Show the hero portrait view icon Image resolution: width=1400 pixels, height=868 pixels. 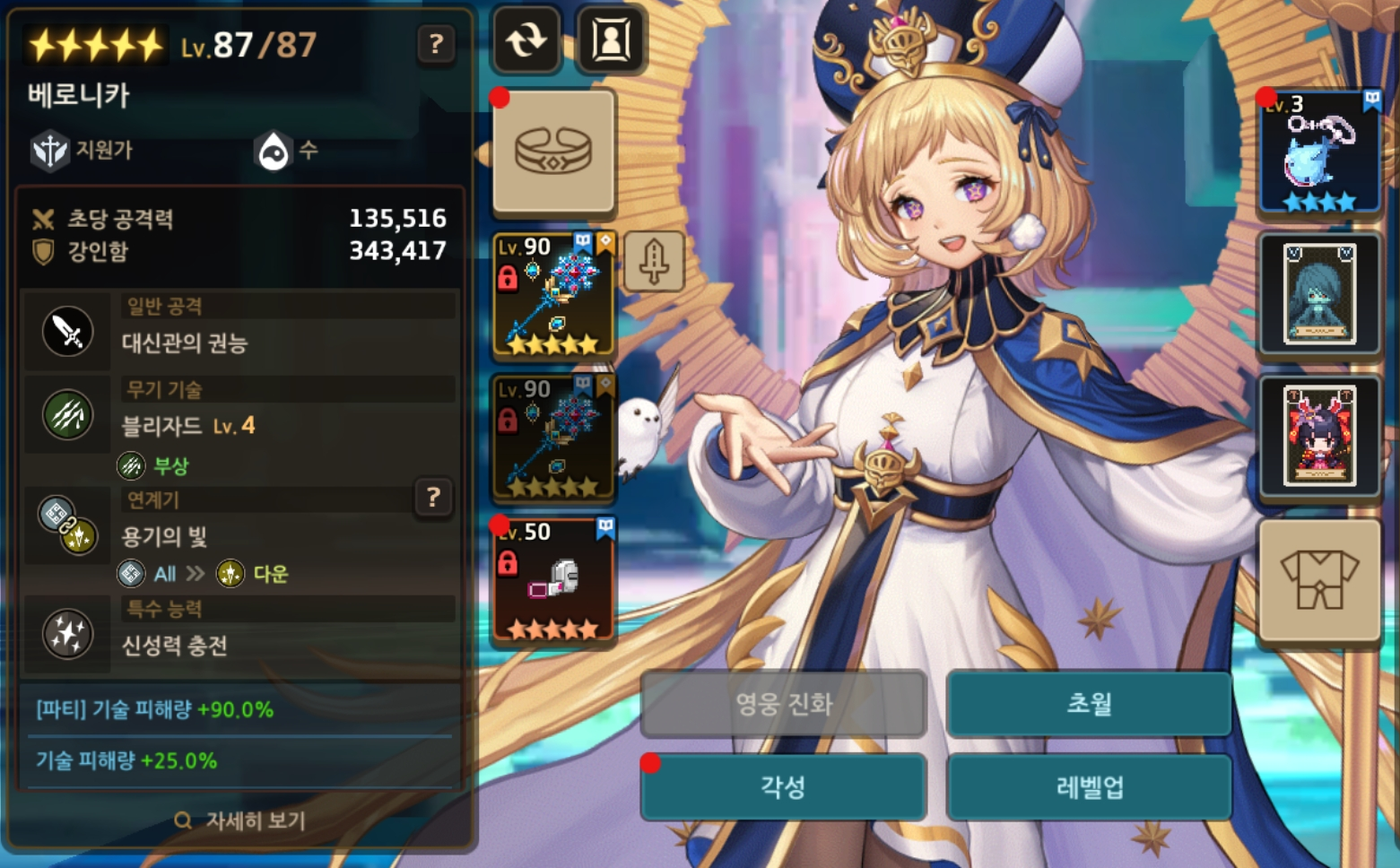point(611,39)
